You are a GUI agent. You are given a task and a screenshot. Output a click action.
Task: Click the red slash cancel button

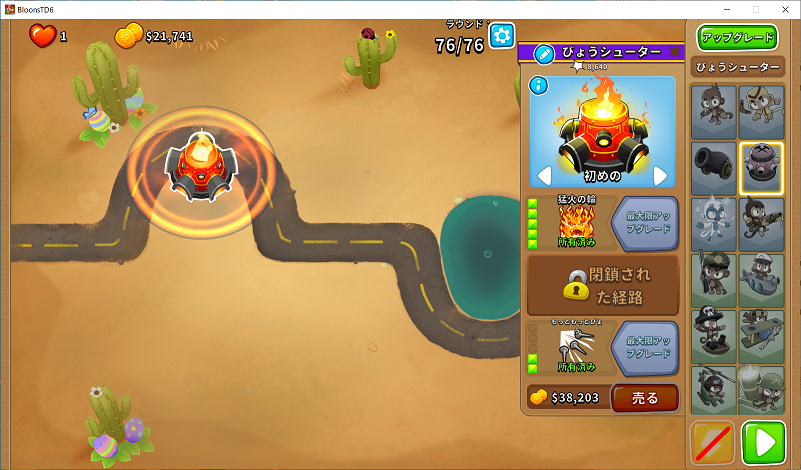click(713, 443)
